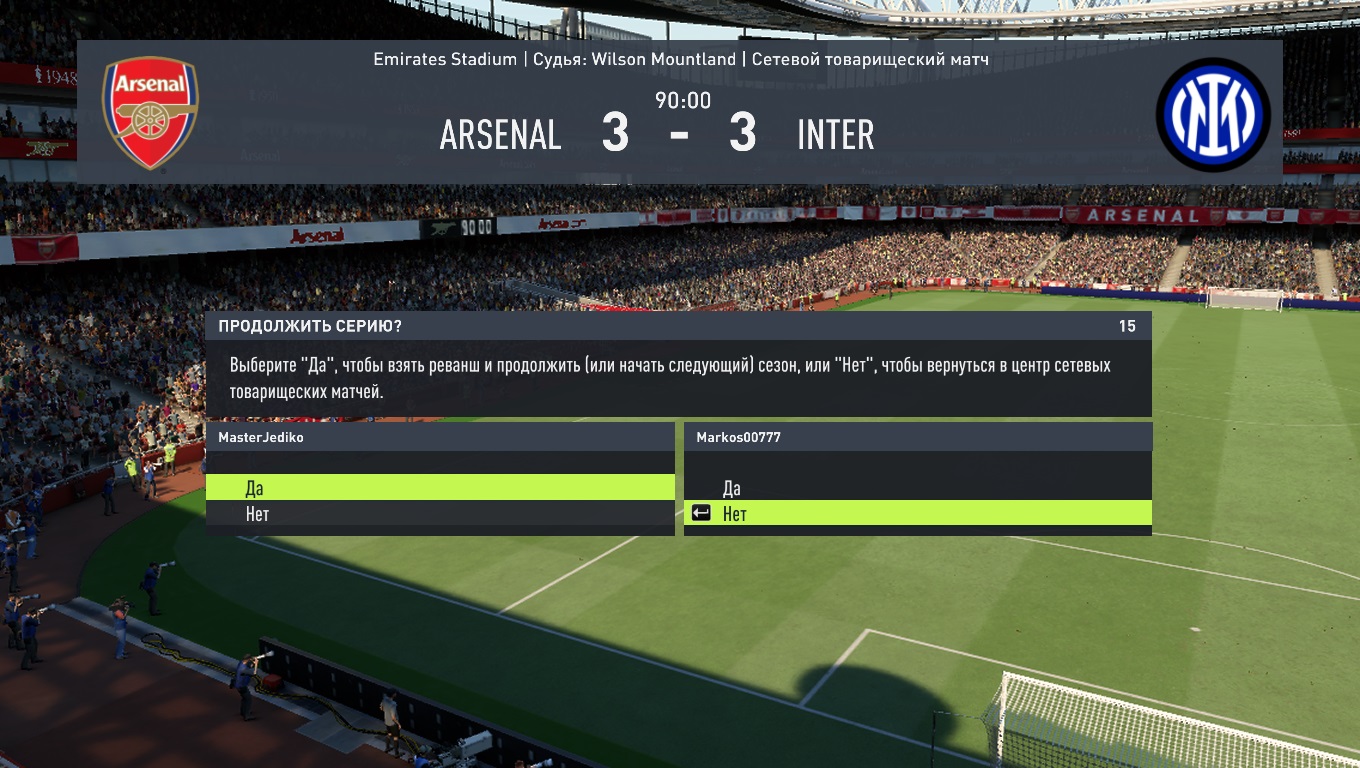This screenshot has width=1360, height=768.
Task: Choose "Нет" under MasterJediko
Action: [x=440, y=514]
